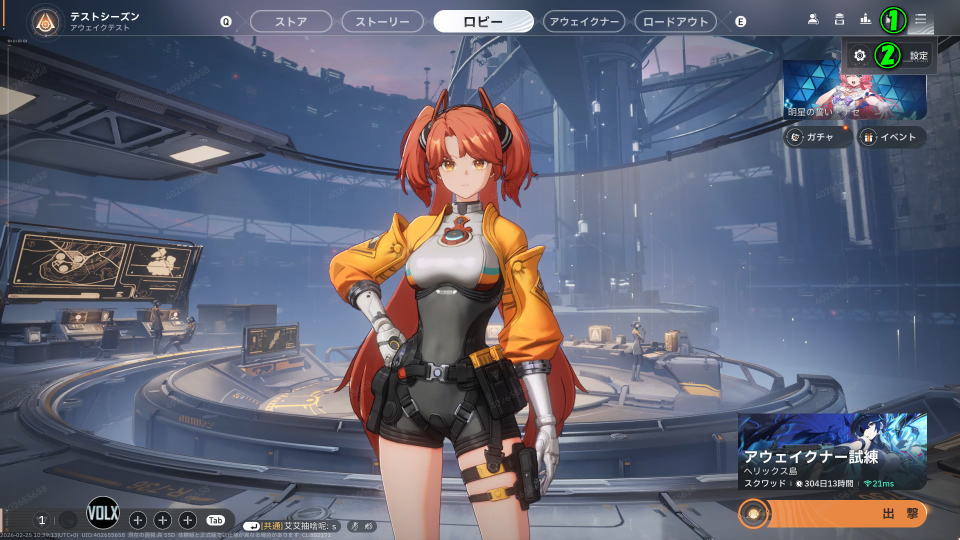Image resolution: width=960 pixels, height=540 pixels.
Task: Toggle the microphone icon beside chat
Action: pos(354,525)
